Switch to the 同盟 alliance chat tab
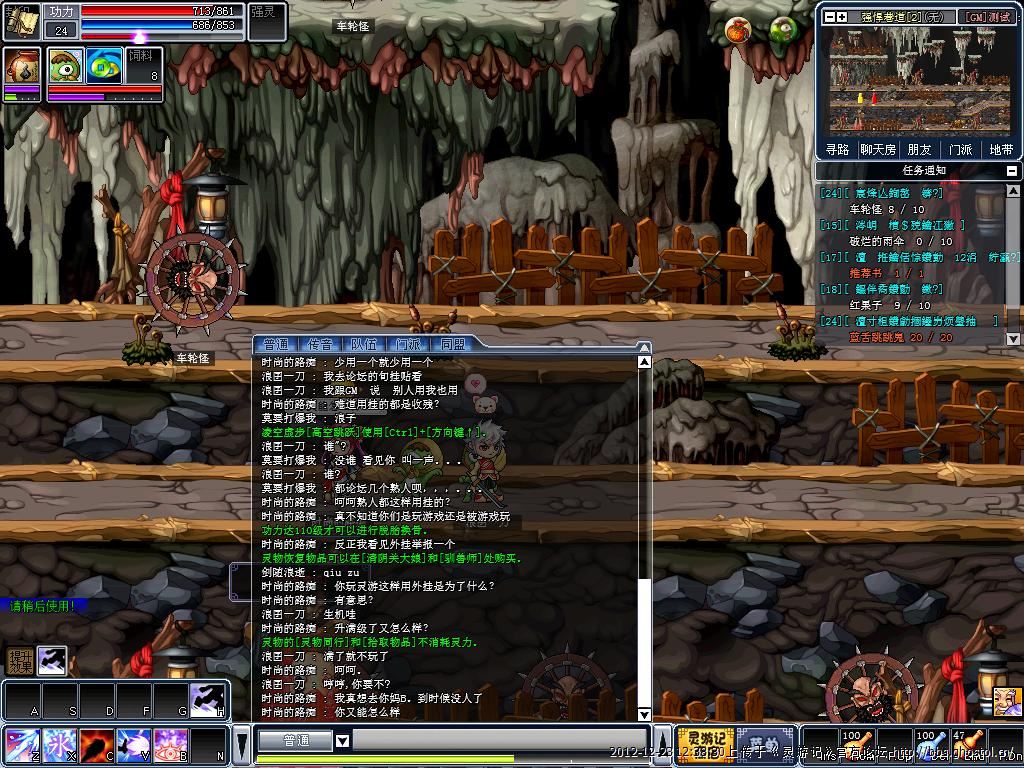This screenshot has height=768, width=1024. tap(452, 343)
